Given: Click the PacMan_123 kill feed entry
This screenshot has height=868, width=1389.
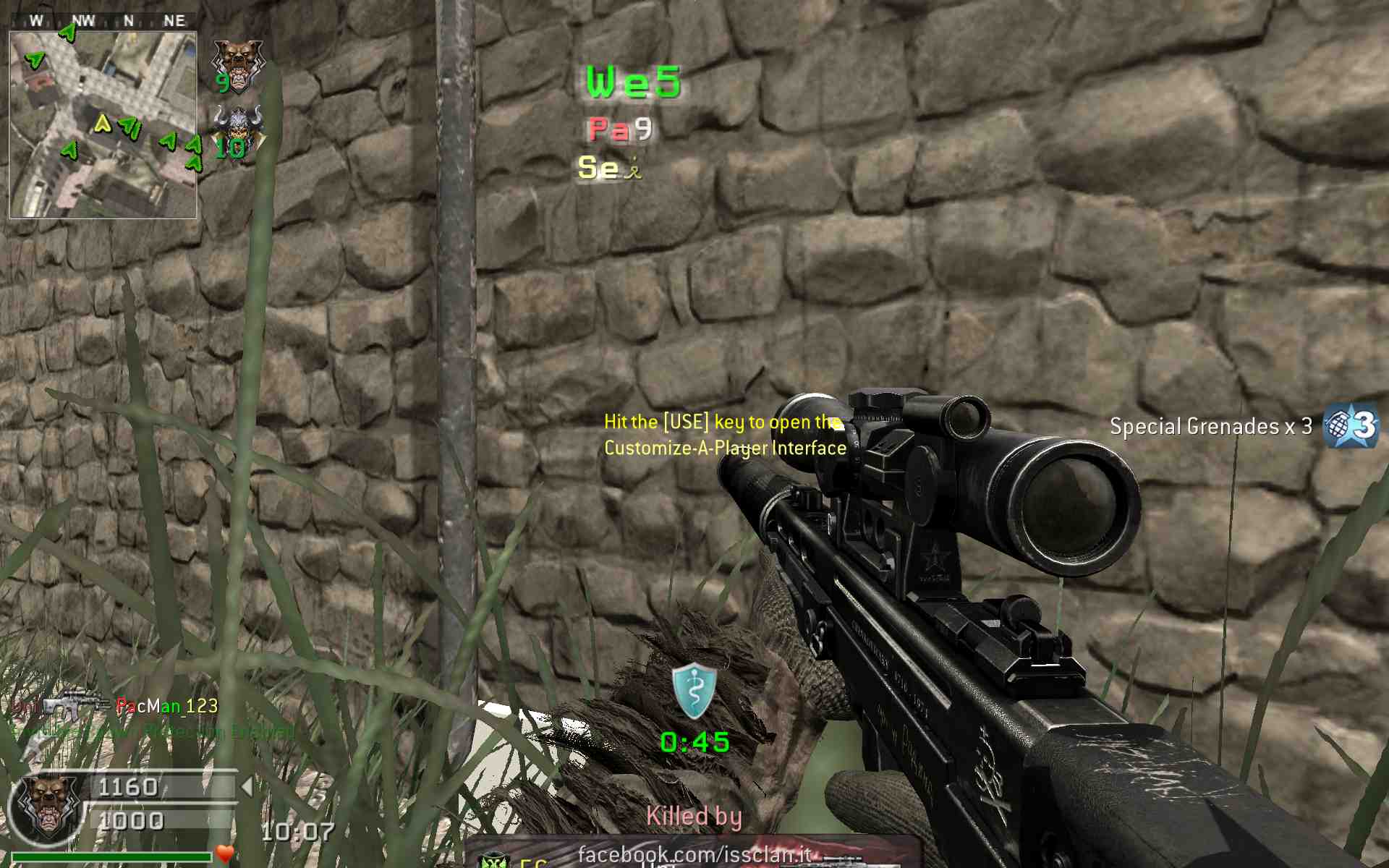Looking at the screenshot, I should 166,706.
